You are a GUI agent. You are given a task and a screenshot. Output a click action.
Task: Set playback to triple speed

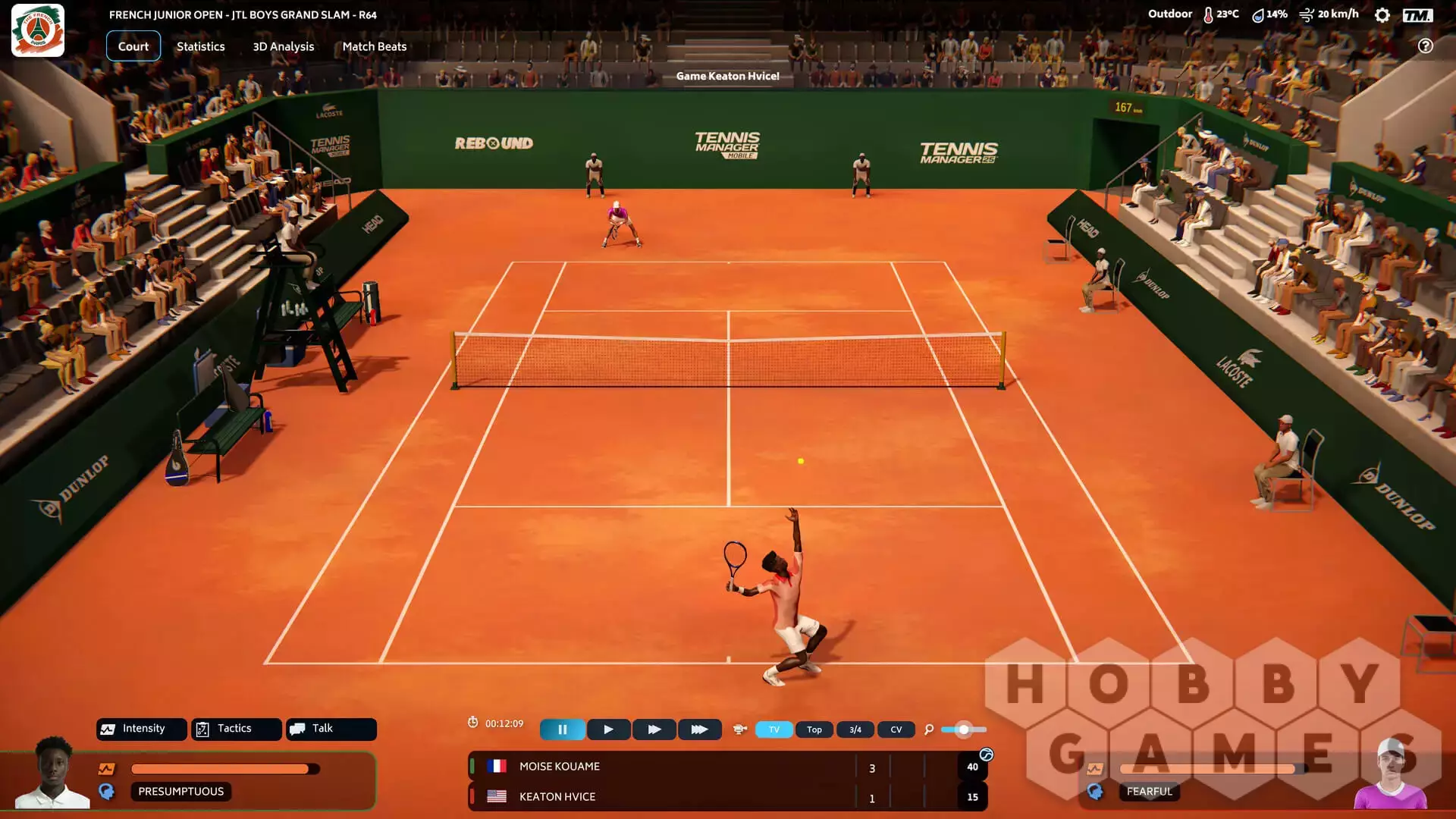tap(699, 730)
